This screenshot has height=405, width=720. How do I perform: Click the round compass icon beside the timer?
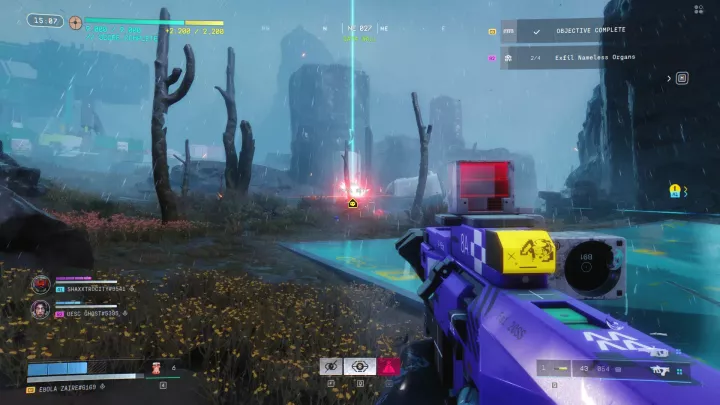[76, 20]
